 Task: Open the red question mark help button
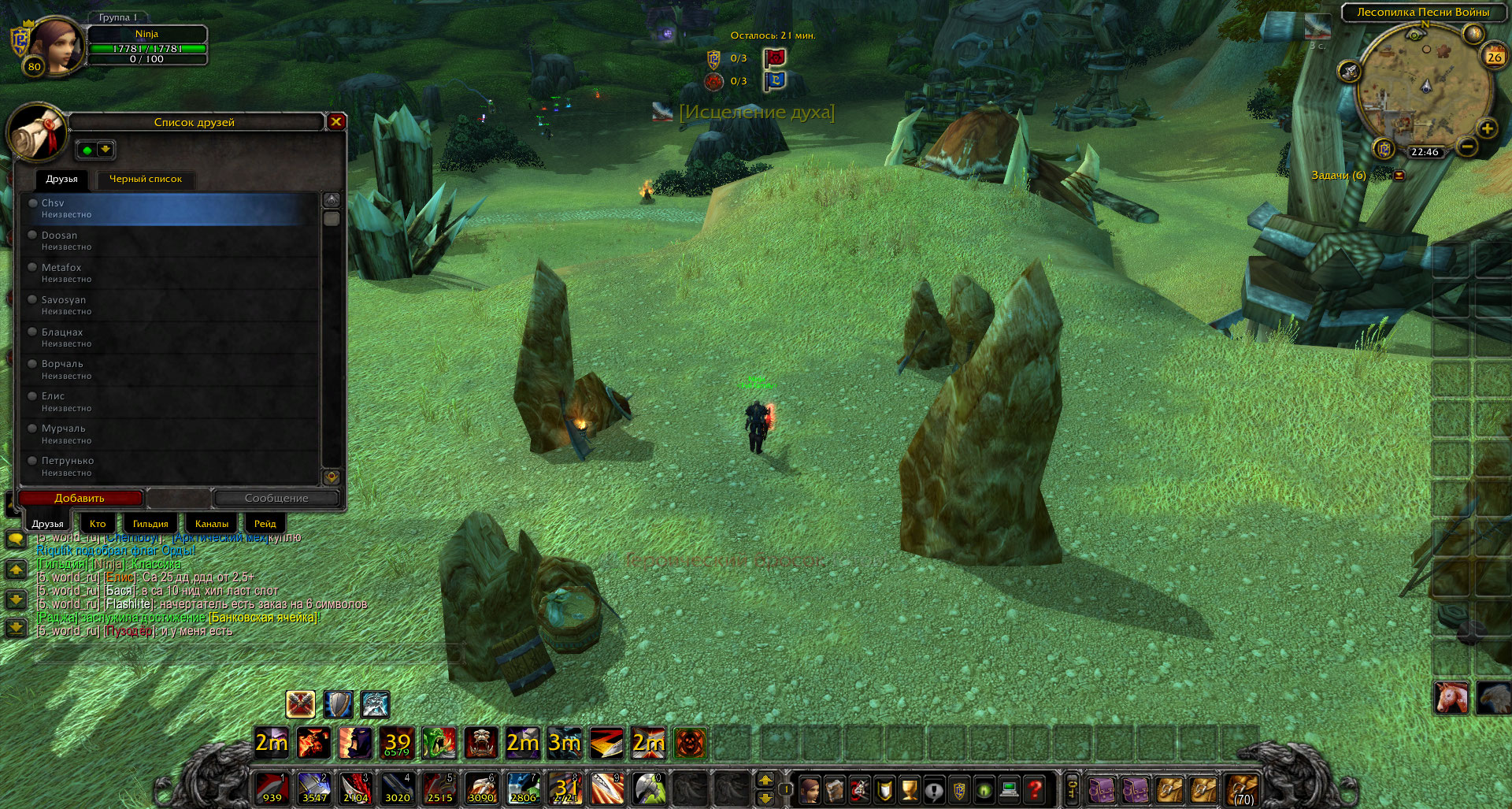[x=1036, y=789]
